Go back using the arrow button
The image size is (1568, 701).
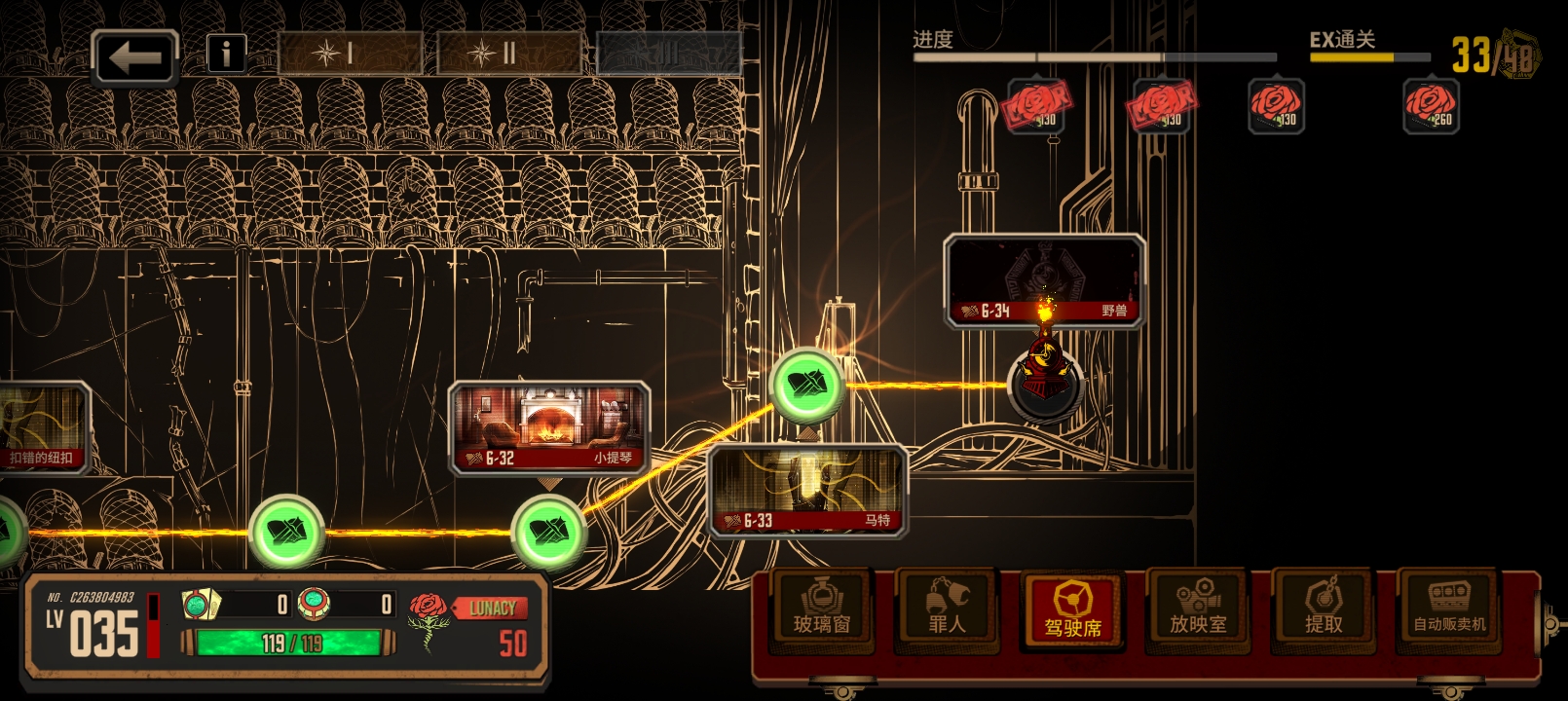point(134,56)
